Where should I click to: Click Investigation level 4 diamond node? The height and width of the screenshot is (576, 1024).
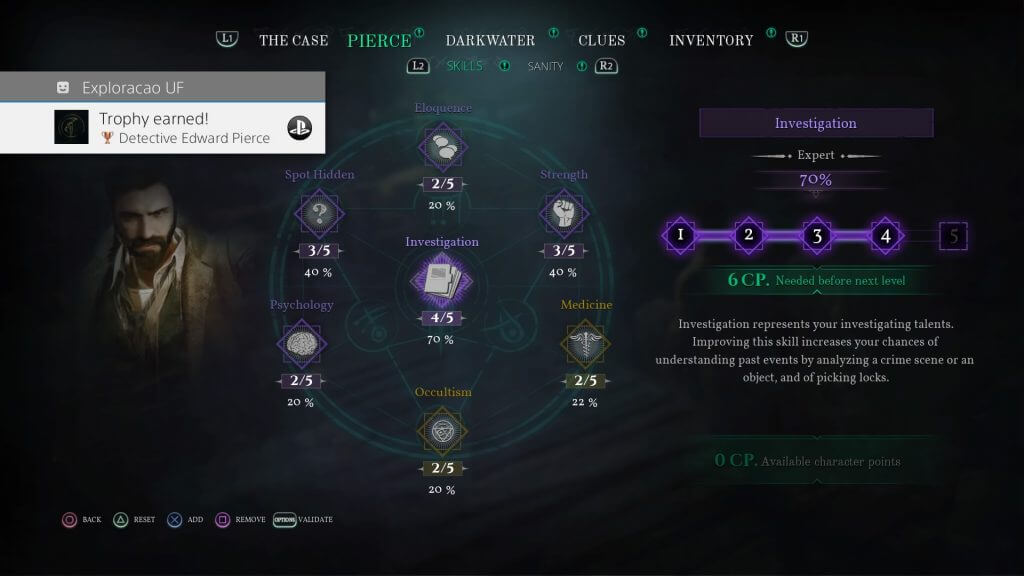(x=885, y=236)
